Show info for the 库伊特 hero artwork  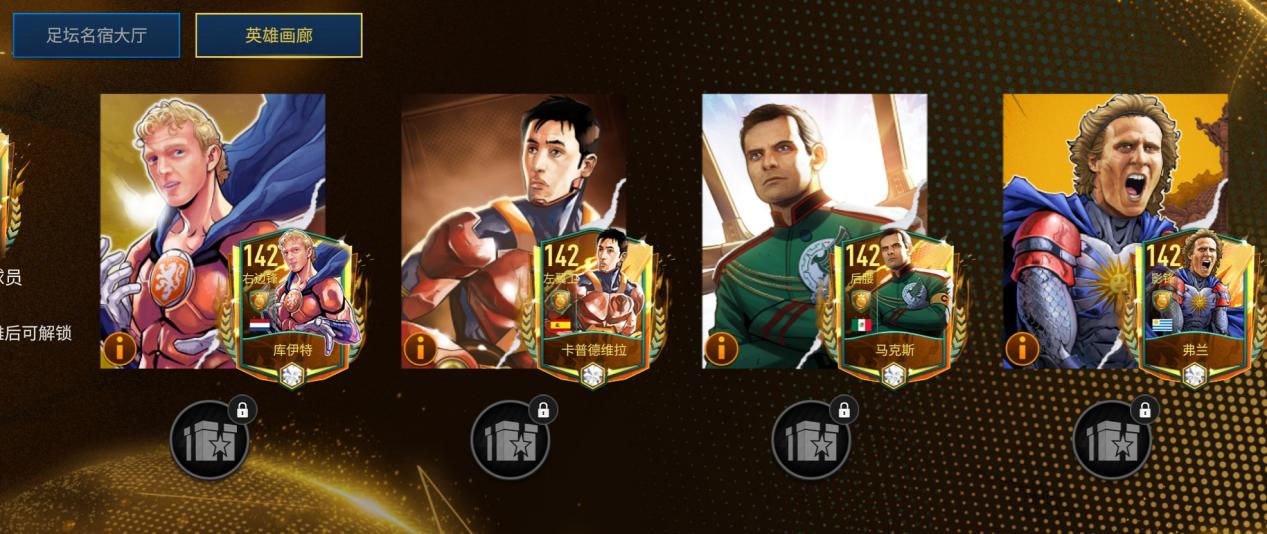[119, 349]
